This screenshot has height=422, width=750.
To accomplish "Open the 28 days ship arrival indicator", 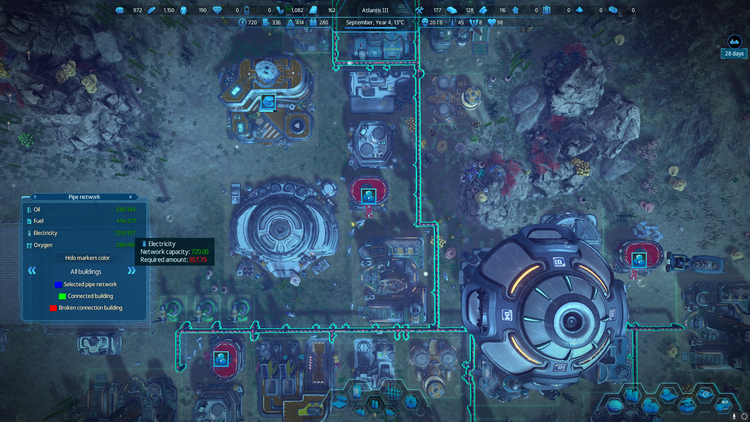I will 735,46.
